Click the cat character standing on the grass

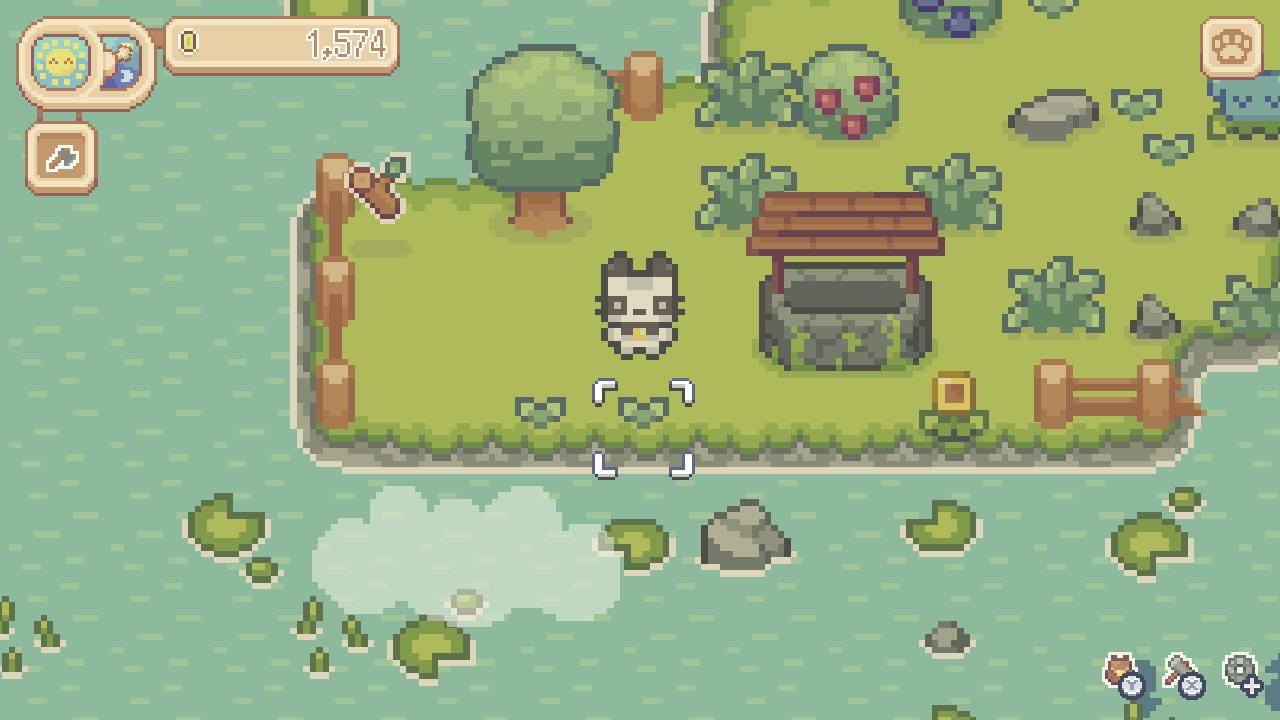coord(640,305)
